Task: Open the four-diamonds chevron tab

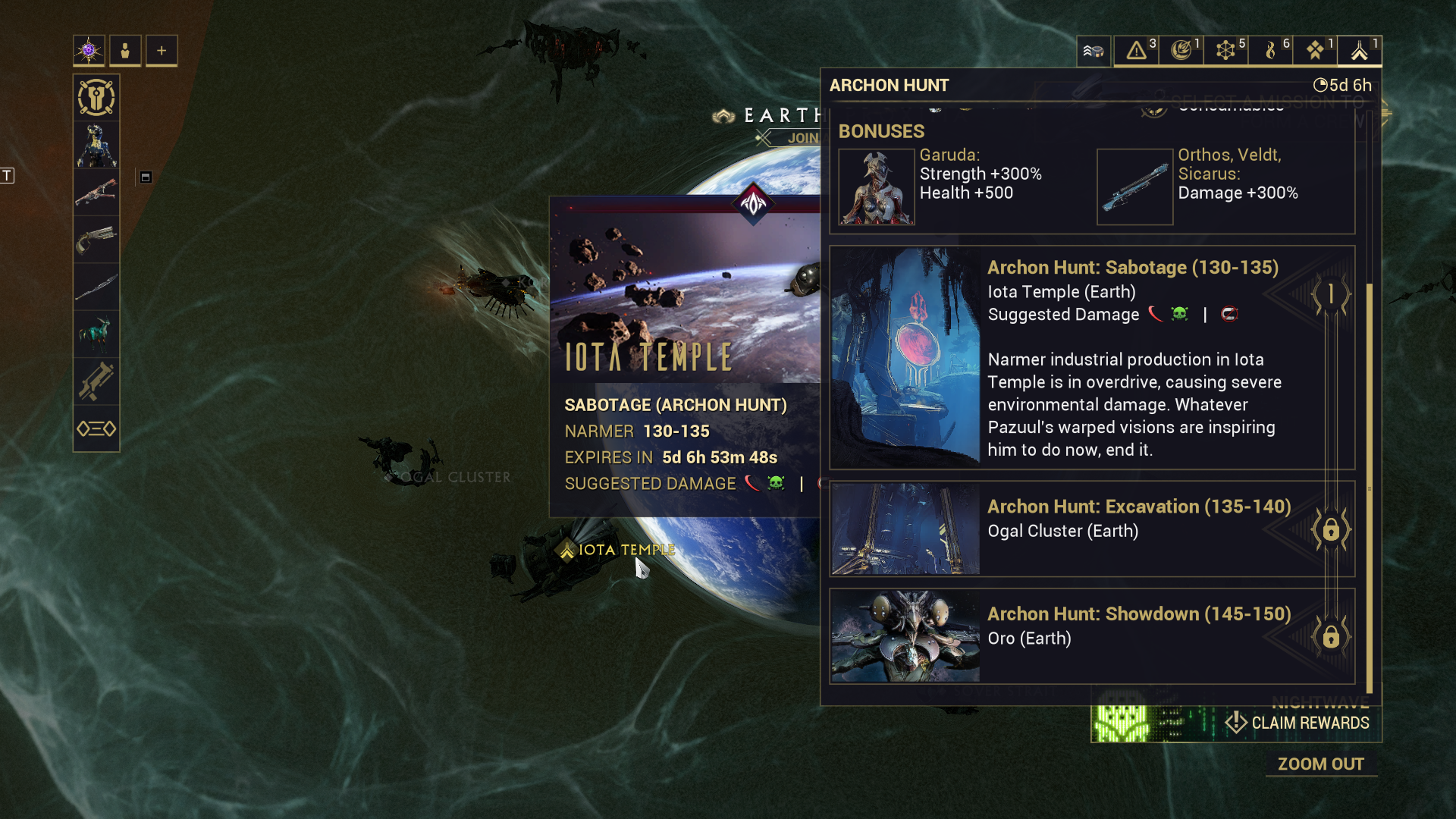Action: pos(1315,51)
